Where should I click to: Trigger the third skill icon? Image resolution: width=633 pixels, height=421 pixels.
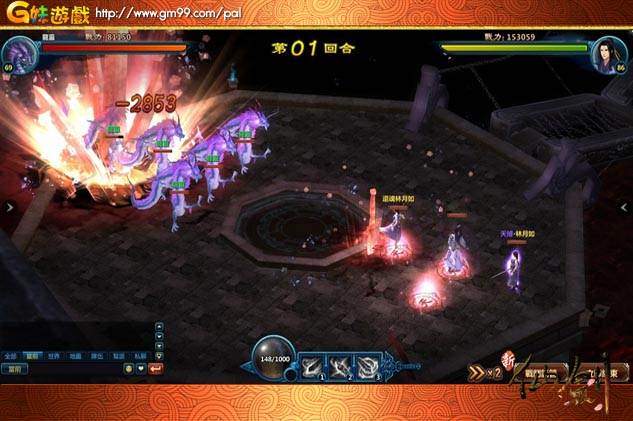(x=368, y=367)
